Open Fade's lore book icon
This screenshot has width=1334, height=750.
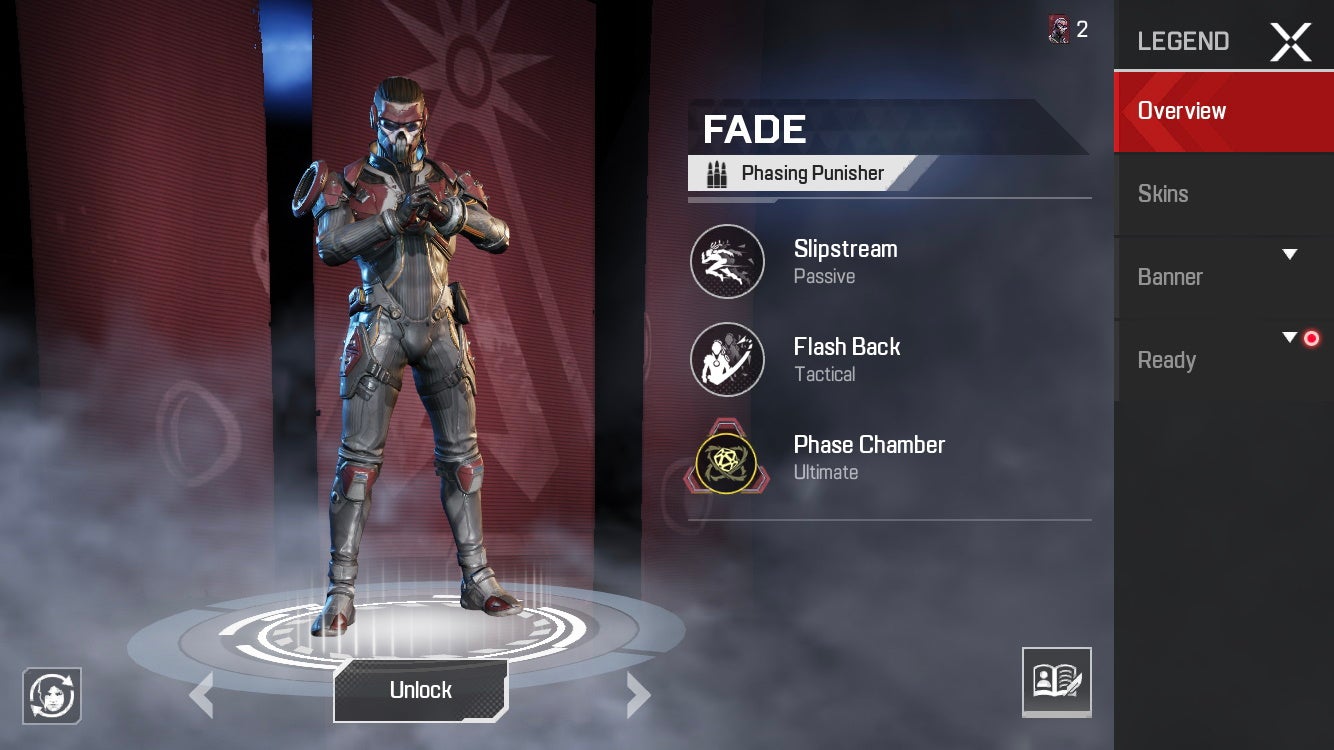1057,682
